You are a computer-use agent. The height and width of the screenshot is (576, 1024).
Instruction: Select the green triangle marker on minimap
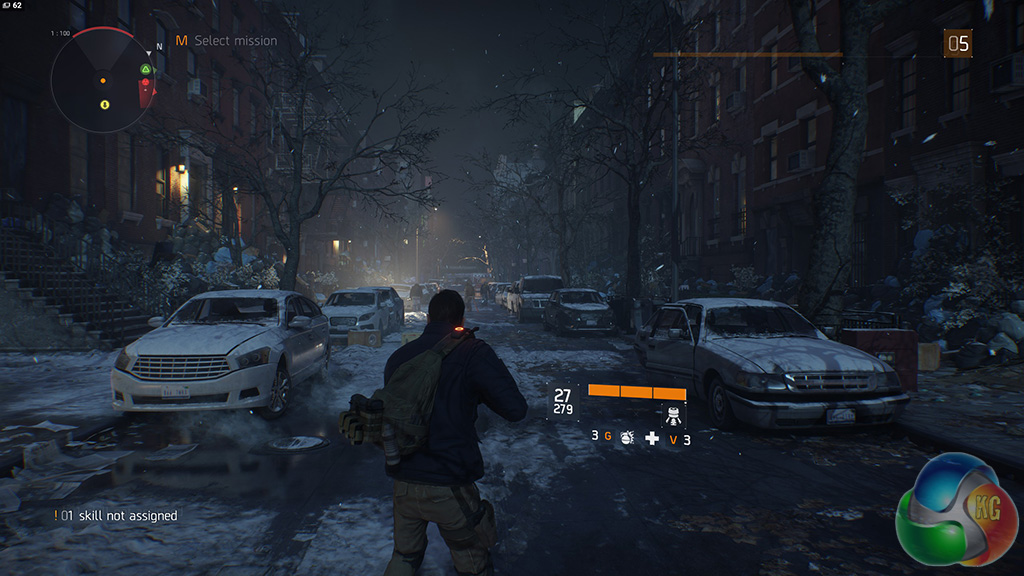[146, 70]
